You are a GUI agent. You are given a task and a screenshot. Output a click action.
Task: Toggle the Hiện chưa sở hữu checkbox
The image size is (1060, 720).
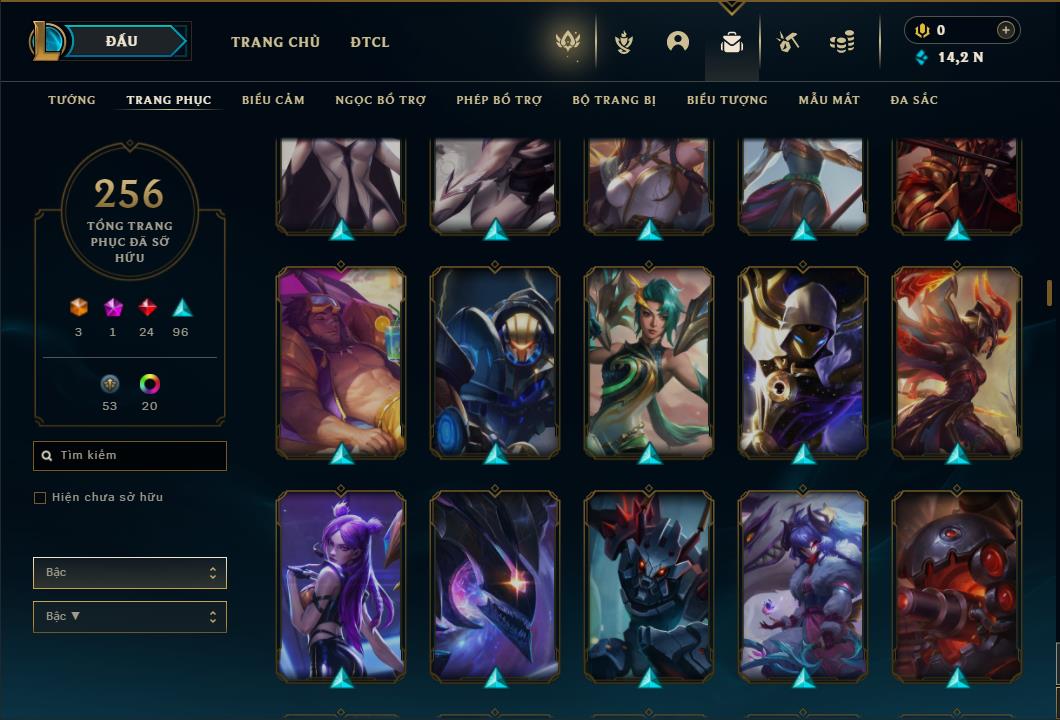coord(40,498)
